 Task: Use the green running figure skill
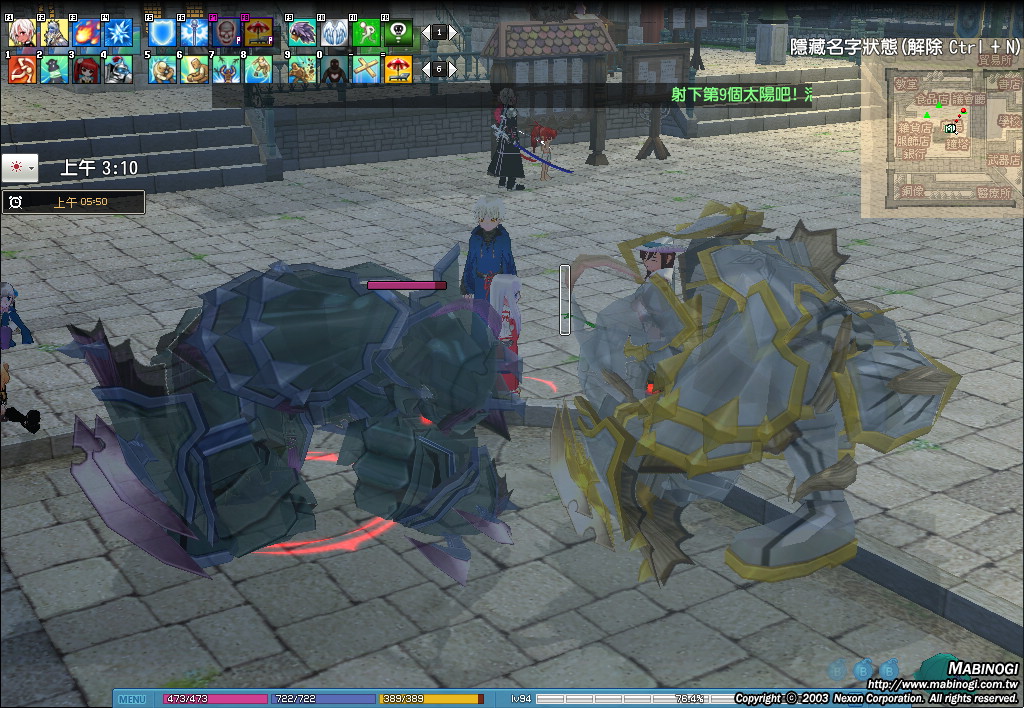367,33
